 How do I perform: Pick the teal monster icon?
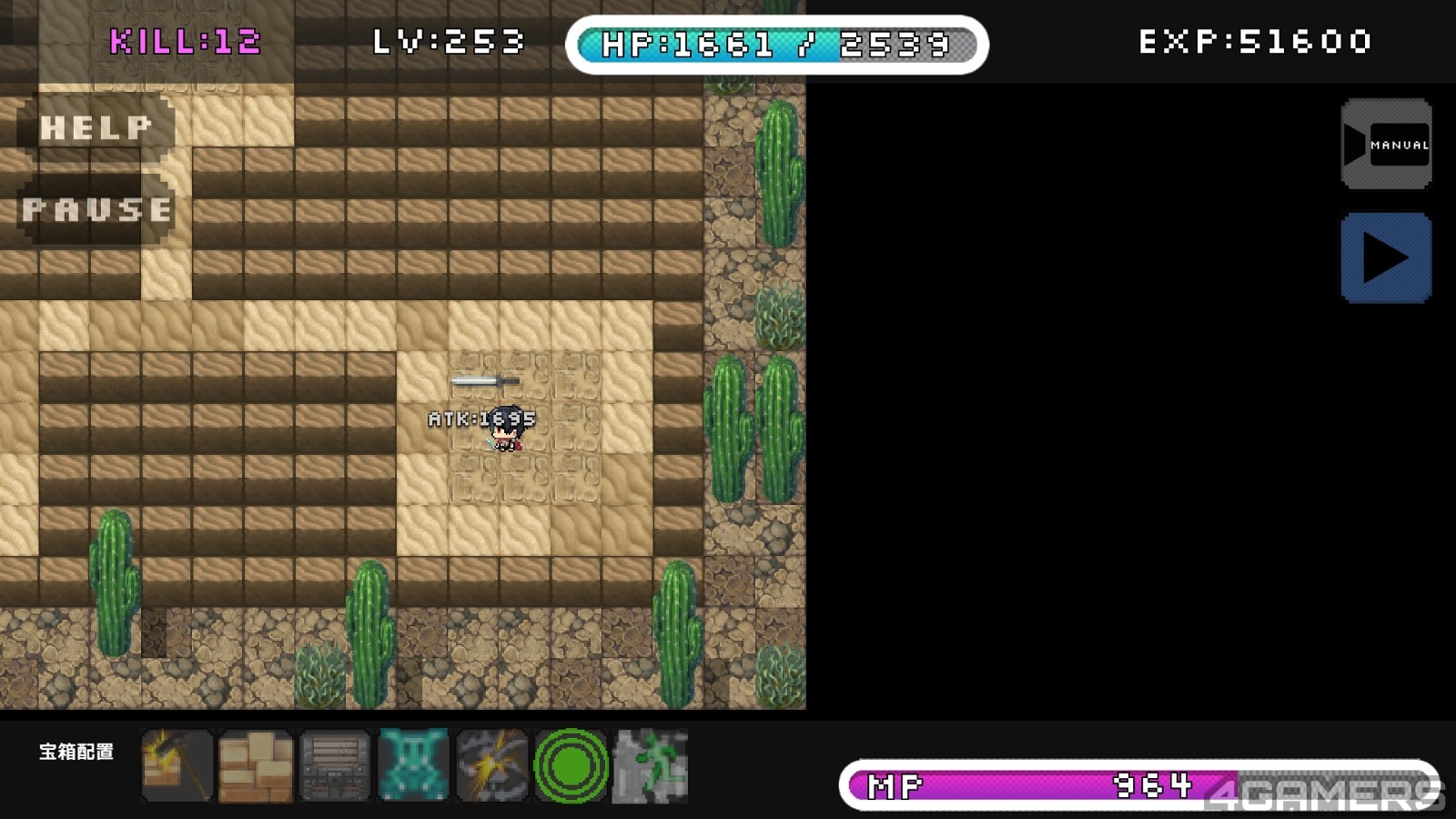tap(413, 766)
